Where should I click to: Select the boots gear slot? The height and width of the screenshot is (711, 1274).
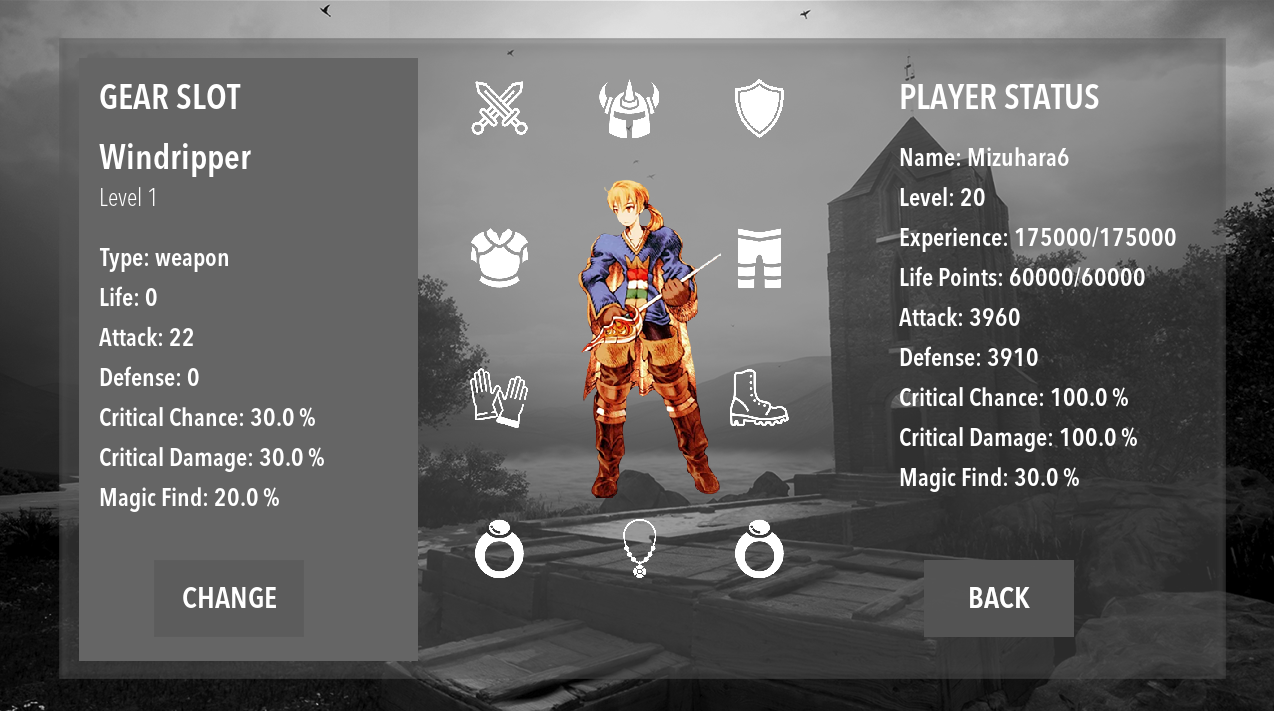pyautogui.click(x=759, y=398)
